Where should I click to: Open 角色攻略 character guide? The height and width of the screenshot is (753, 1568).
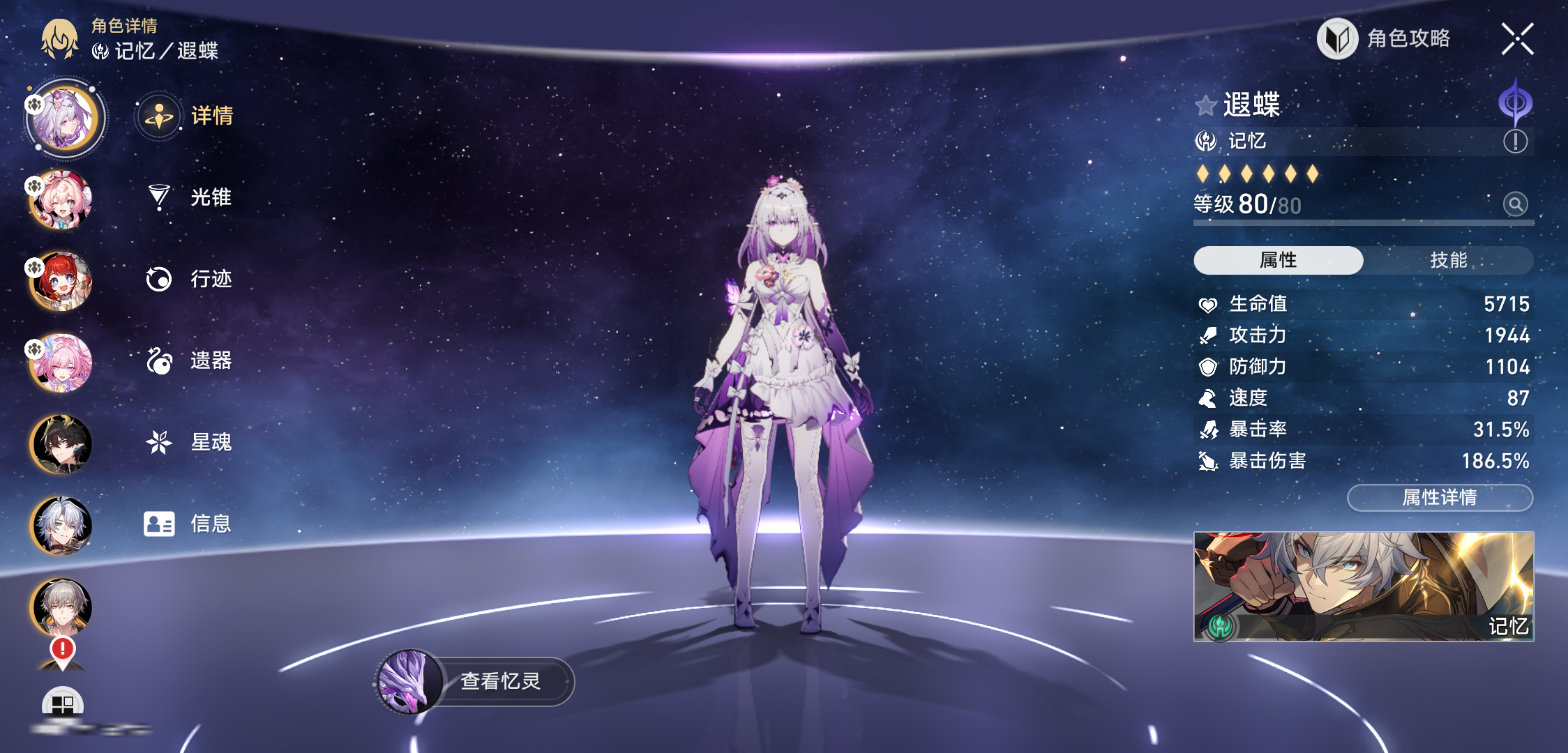tap(1385, 38)
